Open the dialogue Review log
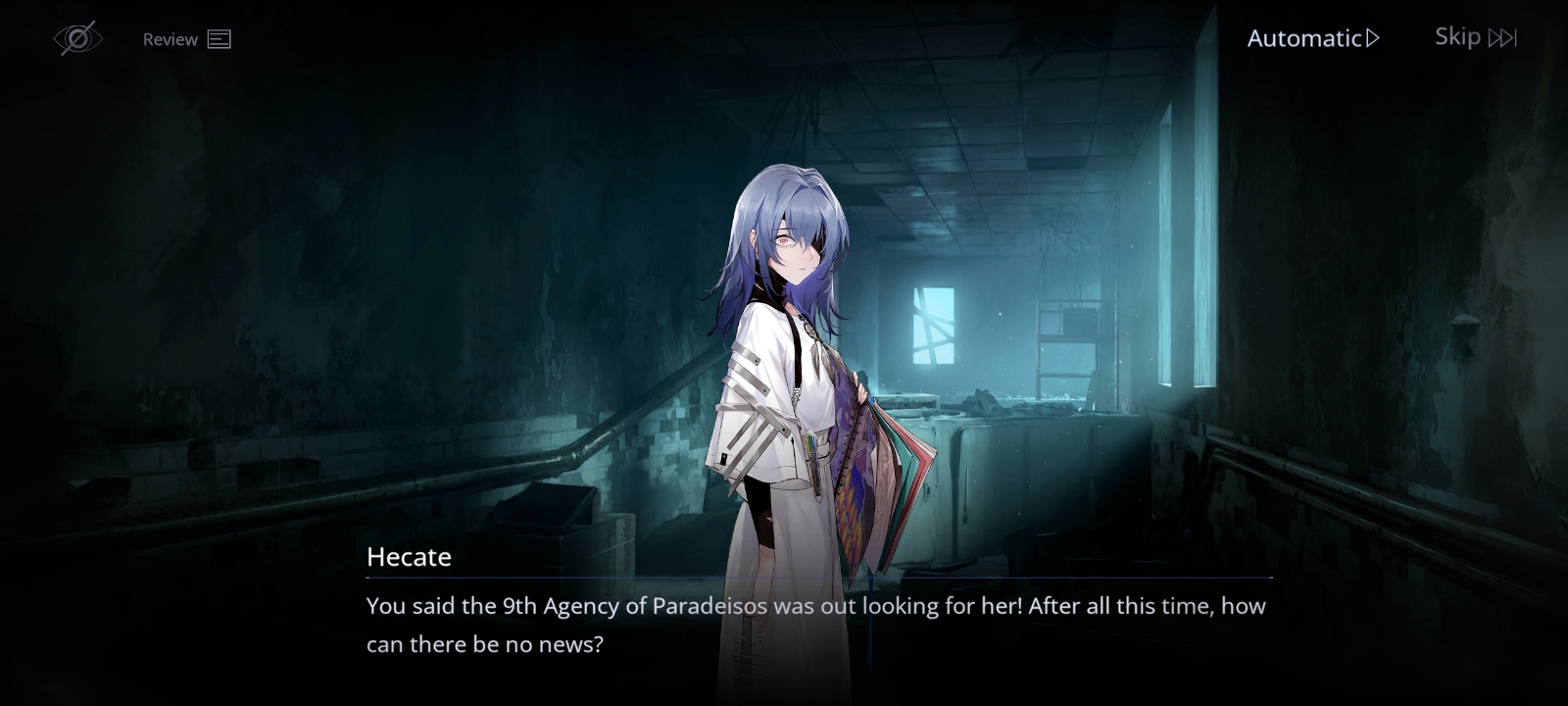This screenshot has height=706, width=1568. pos(186,39)
